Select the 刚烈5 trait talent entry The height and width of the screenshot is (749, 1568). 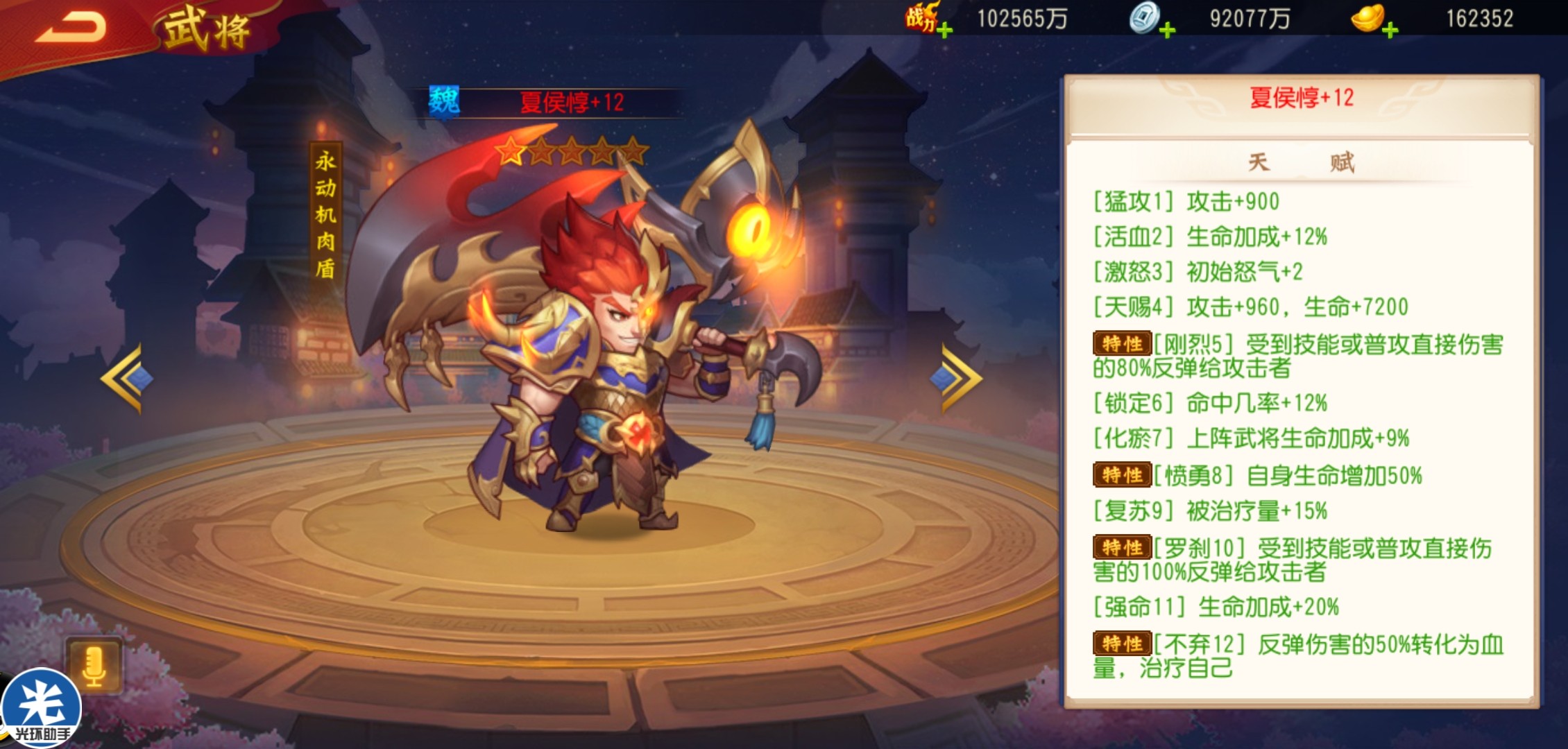1297,355
